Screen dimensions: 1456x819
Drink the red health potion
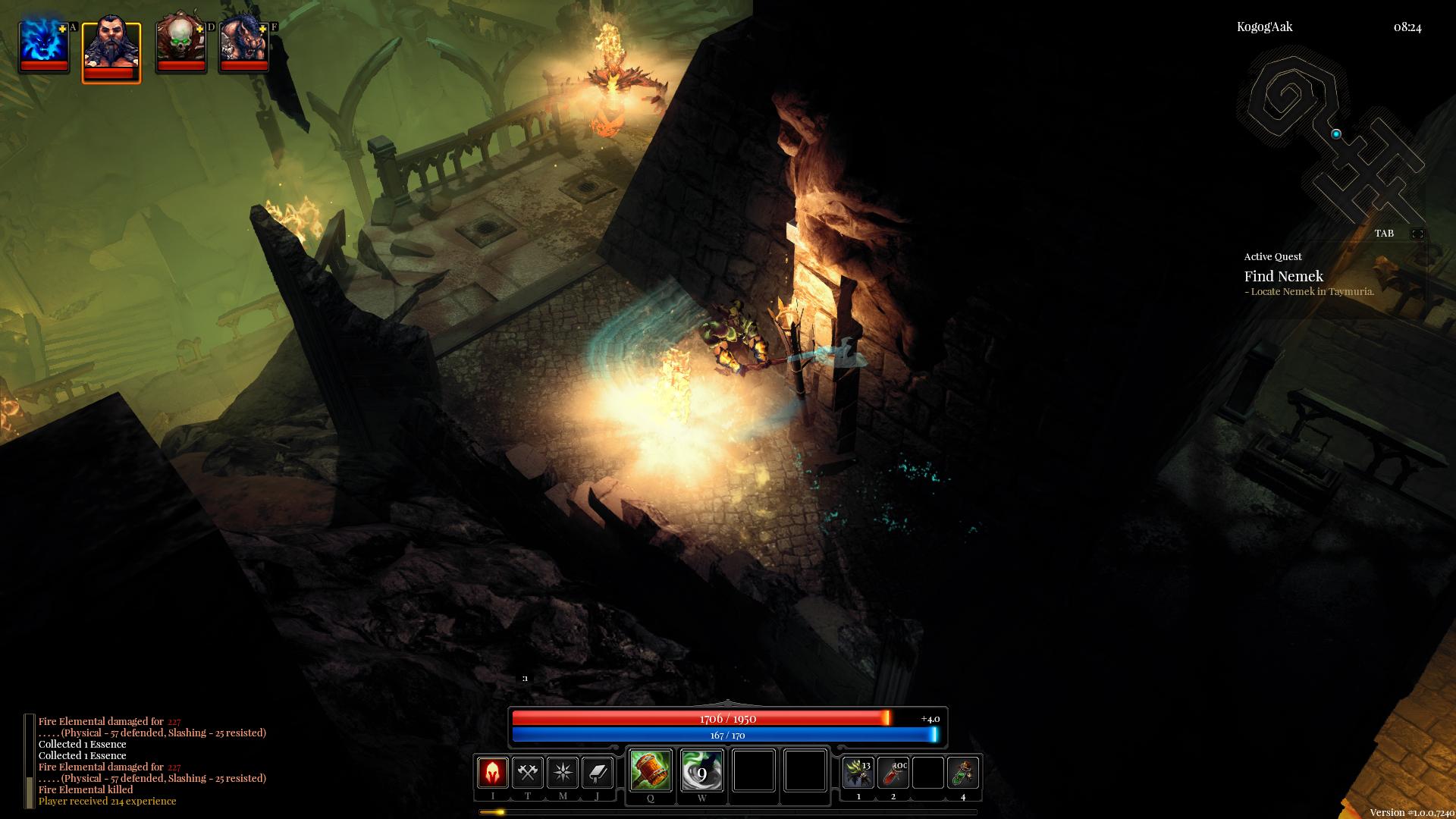[893, 773]
